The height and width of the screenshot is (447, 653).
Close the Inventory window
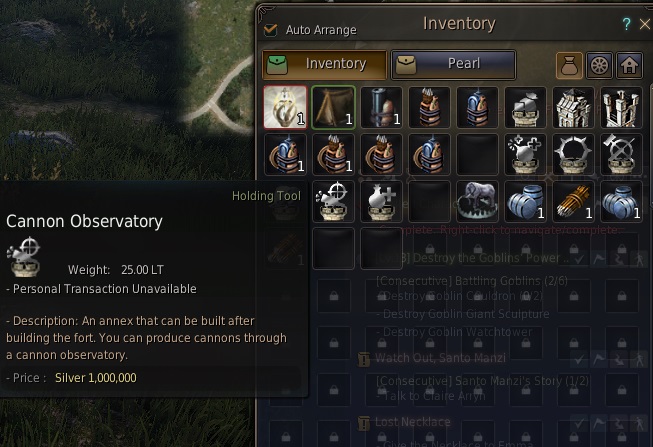pyautogui.click(x=644, y=24)
